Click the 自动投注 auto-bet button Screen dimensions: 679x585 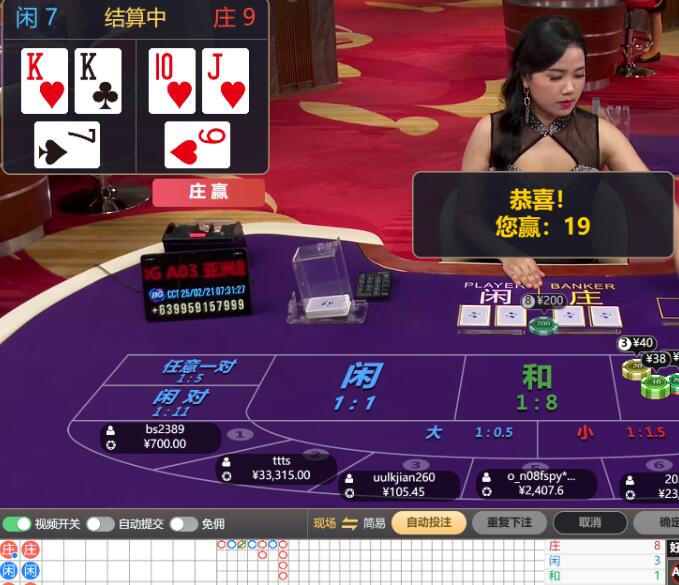pos(428,523)
